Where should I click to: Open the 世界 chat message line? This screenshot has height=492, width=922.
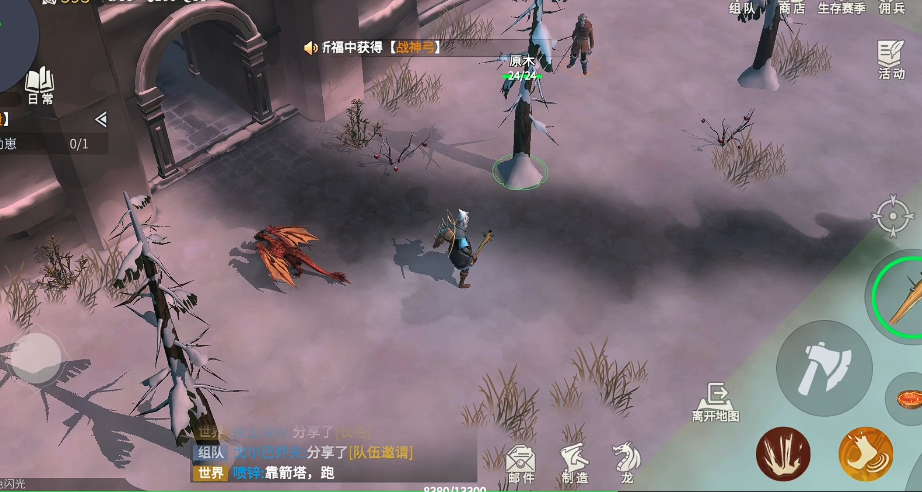click(x=300, y=473)
